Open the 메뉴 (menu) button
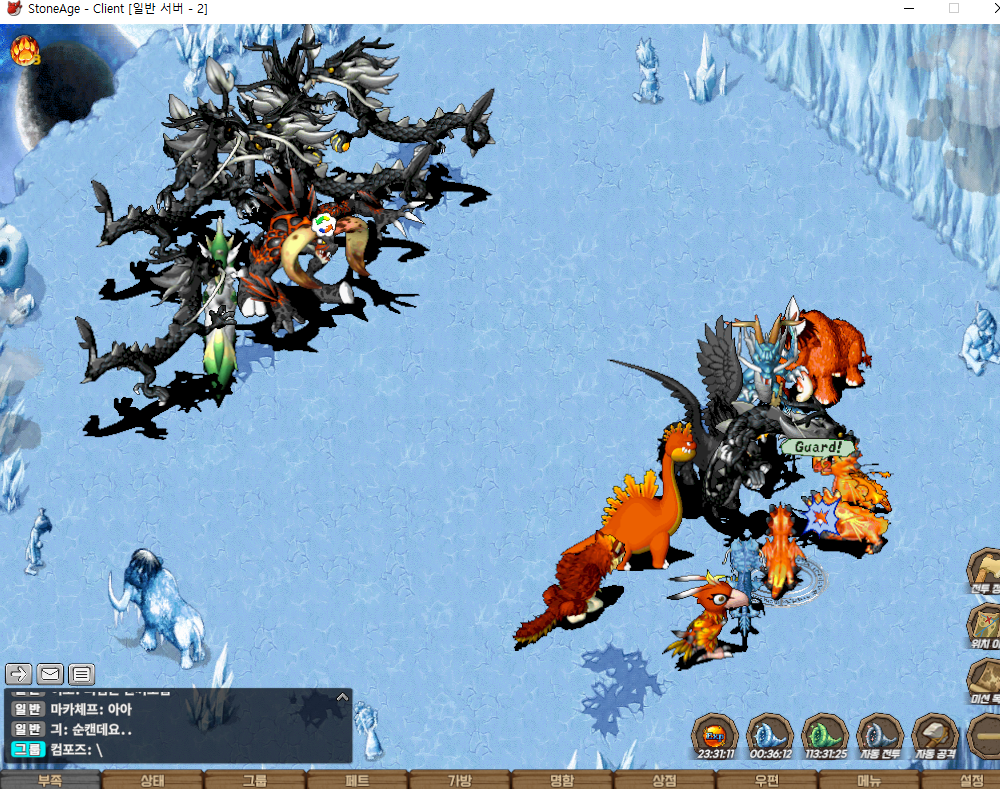 (x=869, y=780)
